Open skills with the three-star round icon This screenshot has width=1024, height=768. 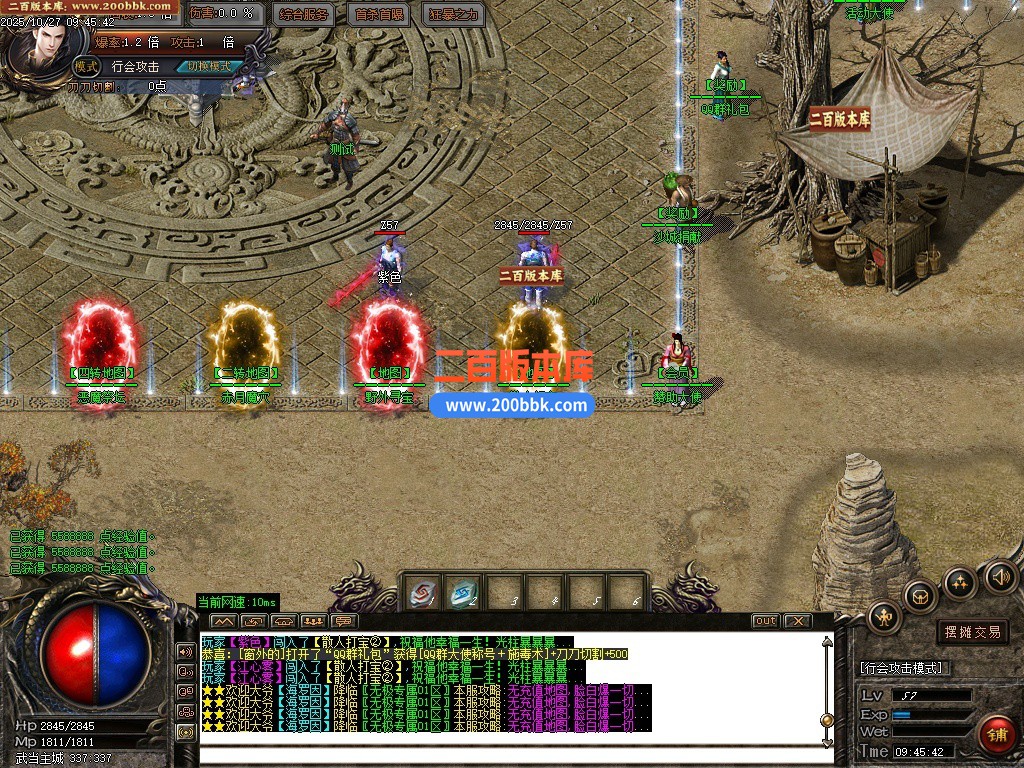coord(960,582)
